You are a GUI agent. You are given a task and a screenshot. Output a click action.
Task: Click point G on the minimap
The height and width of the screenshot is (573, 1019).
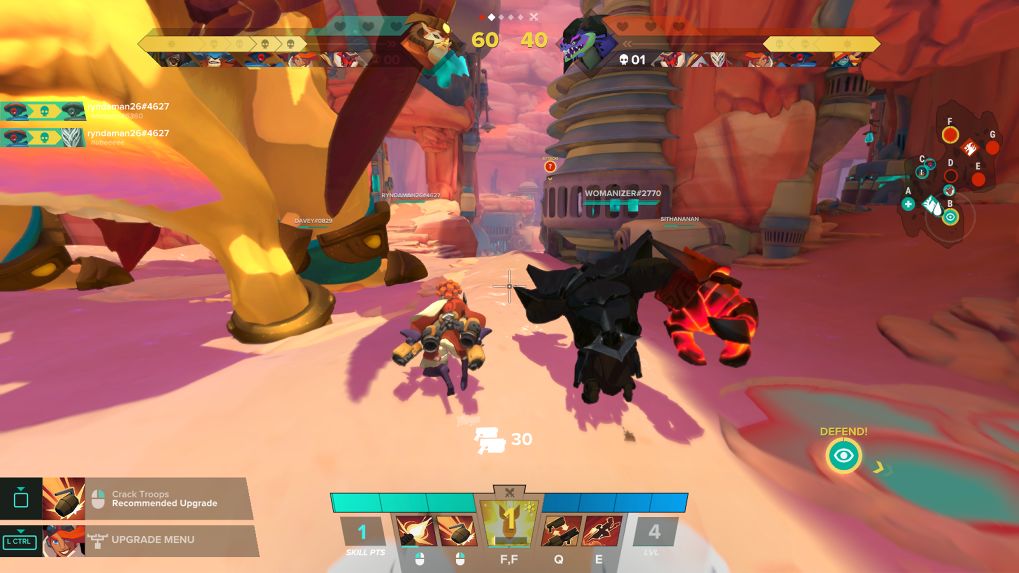[992, 148]
